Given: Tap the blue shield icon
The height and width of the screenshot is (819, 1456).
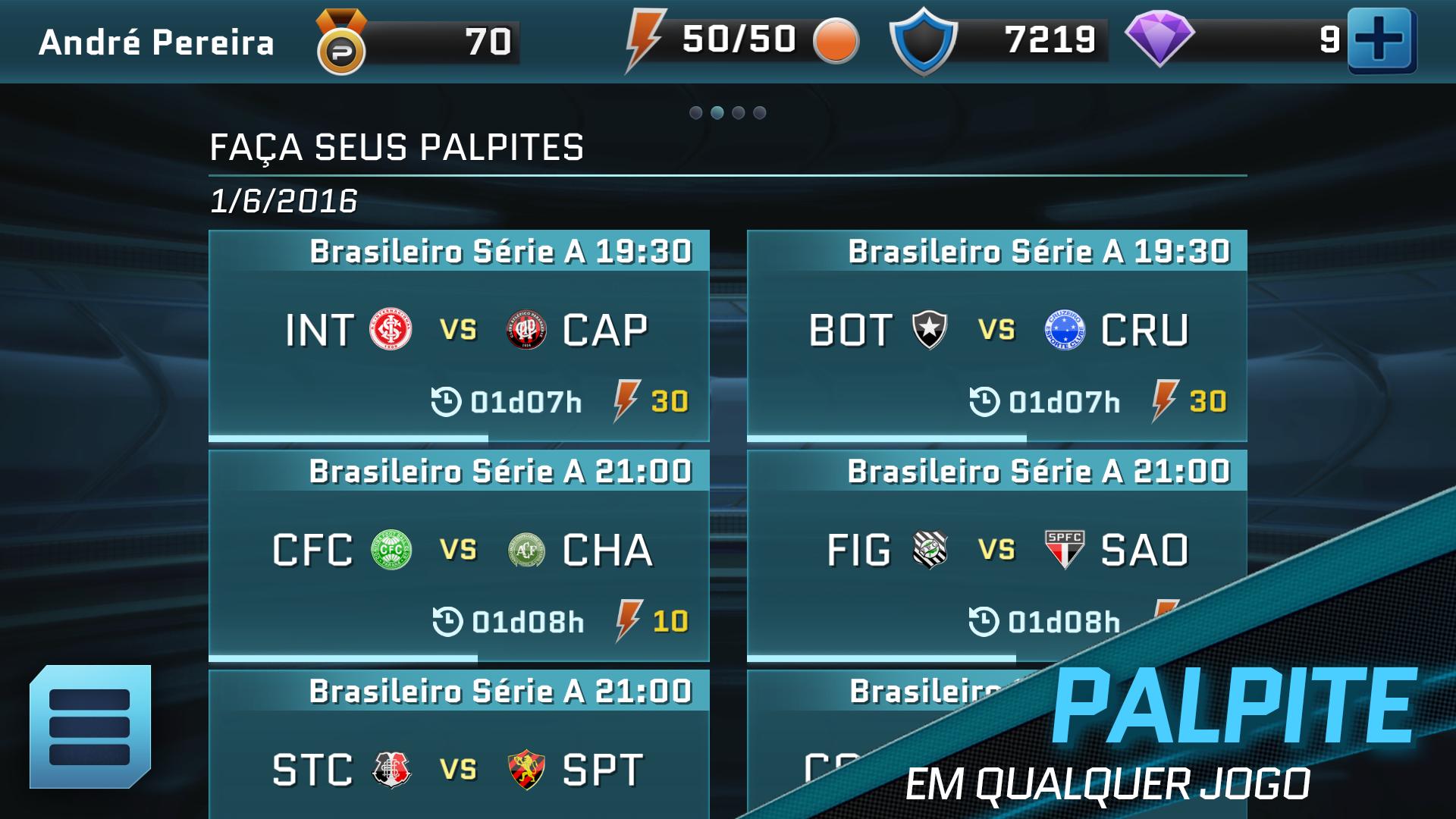Looking at the screenshot, I should (x=922, y=41).
